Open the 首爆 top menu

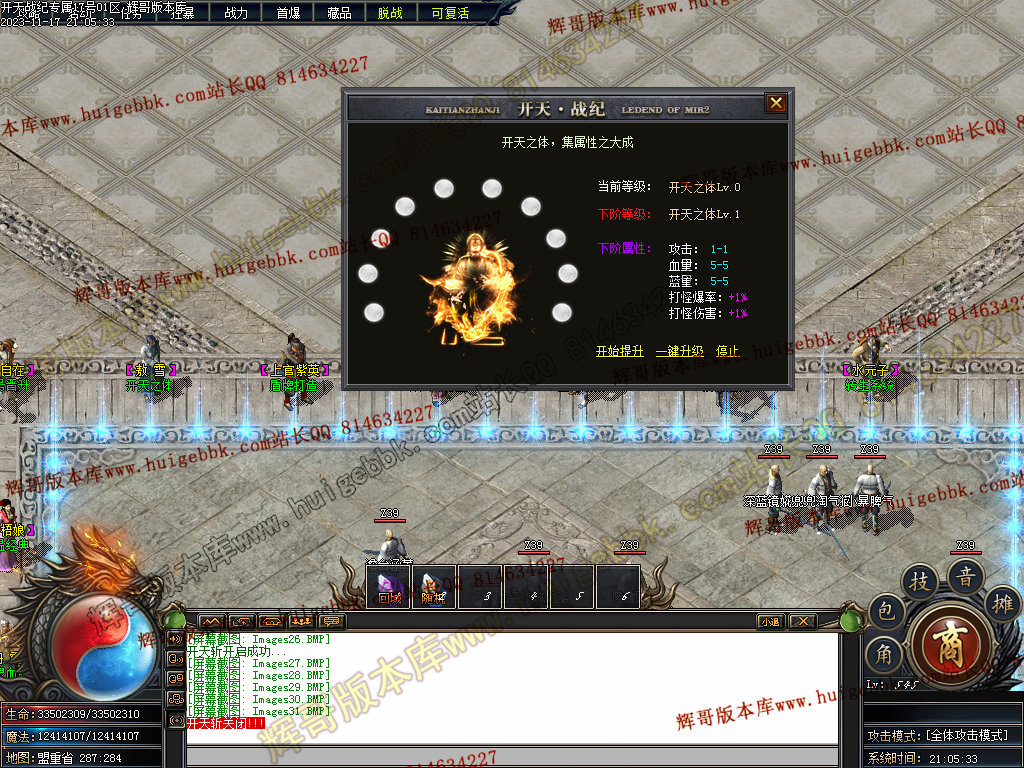288,13
